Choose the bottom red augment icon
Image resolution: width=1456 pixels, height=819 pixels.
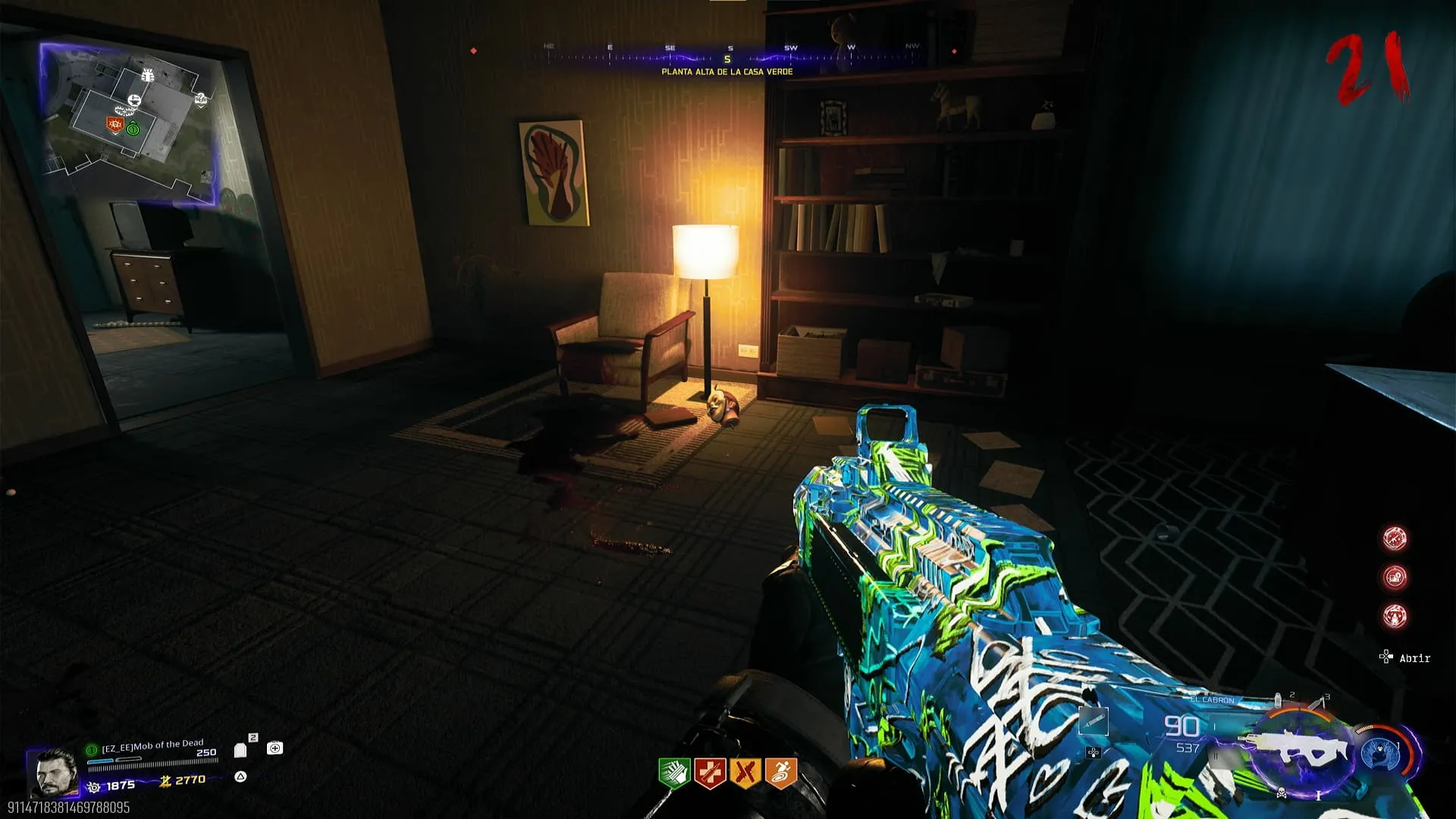coord(1395,616)
